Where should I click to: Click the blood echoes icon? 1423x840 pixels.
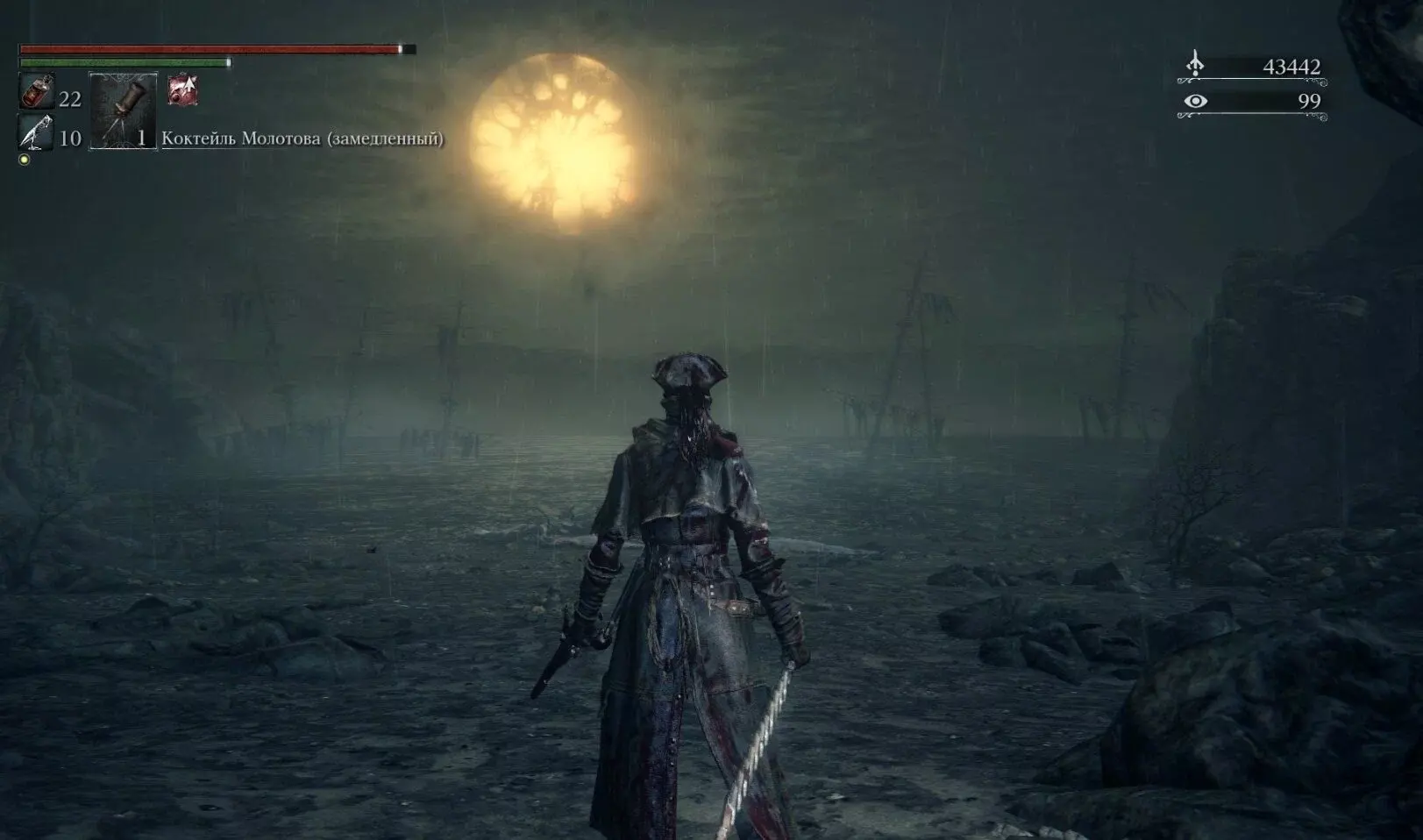coord(1195,64)
